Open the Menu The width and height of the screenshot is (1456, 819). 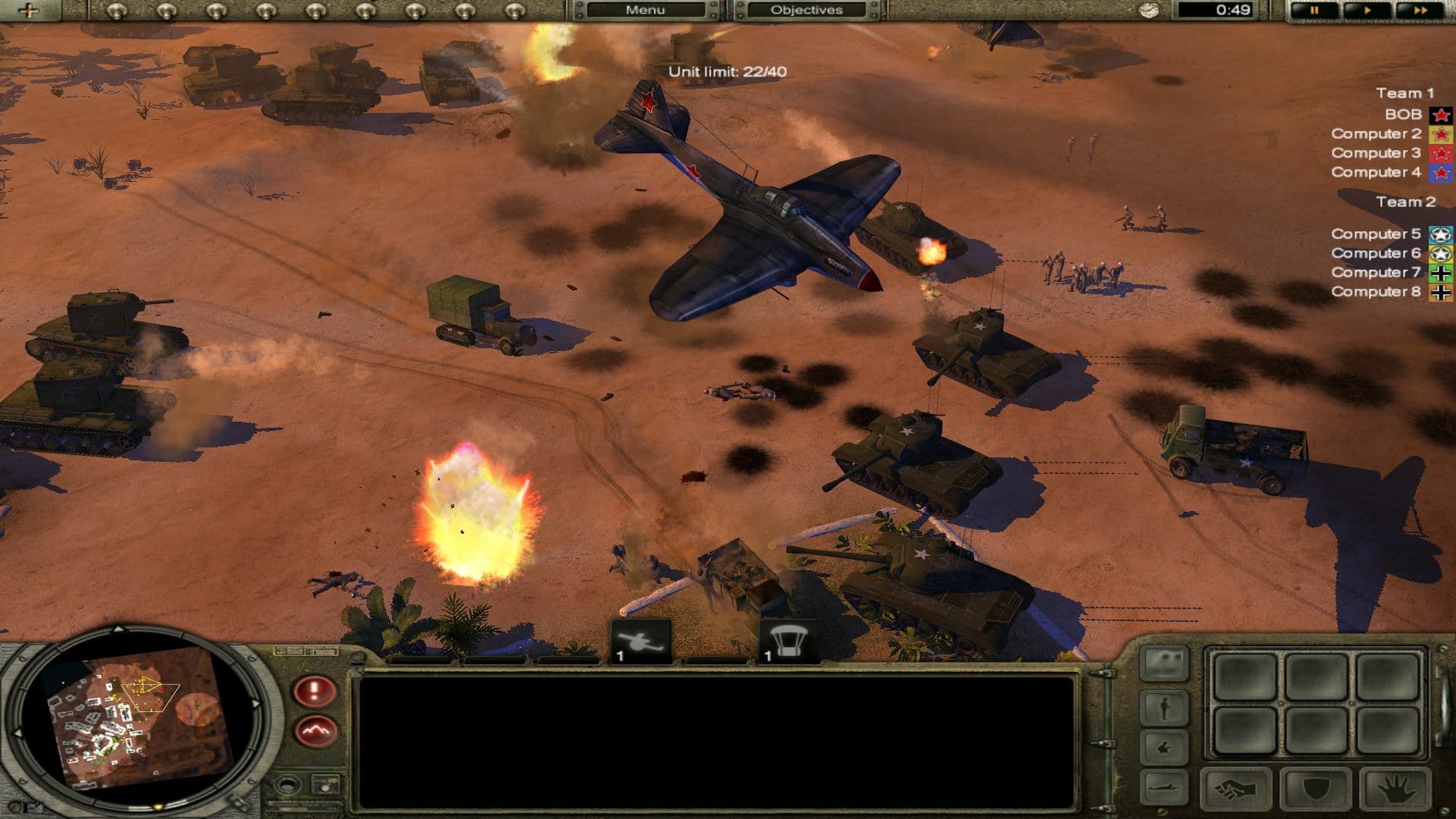pyautogui.click(x=645, y=10)
